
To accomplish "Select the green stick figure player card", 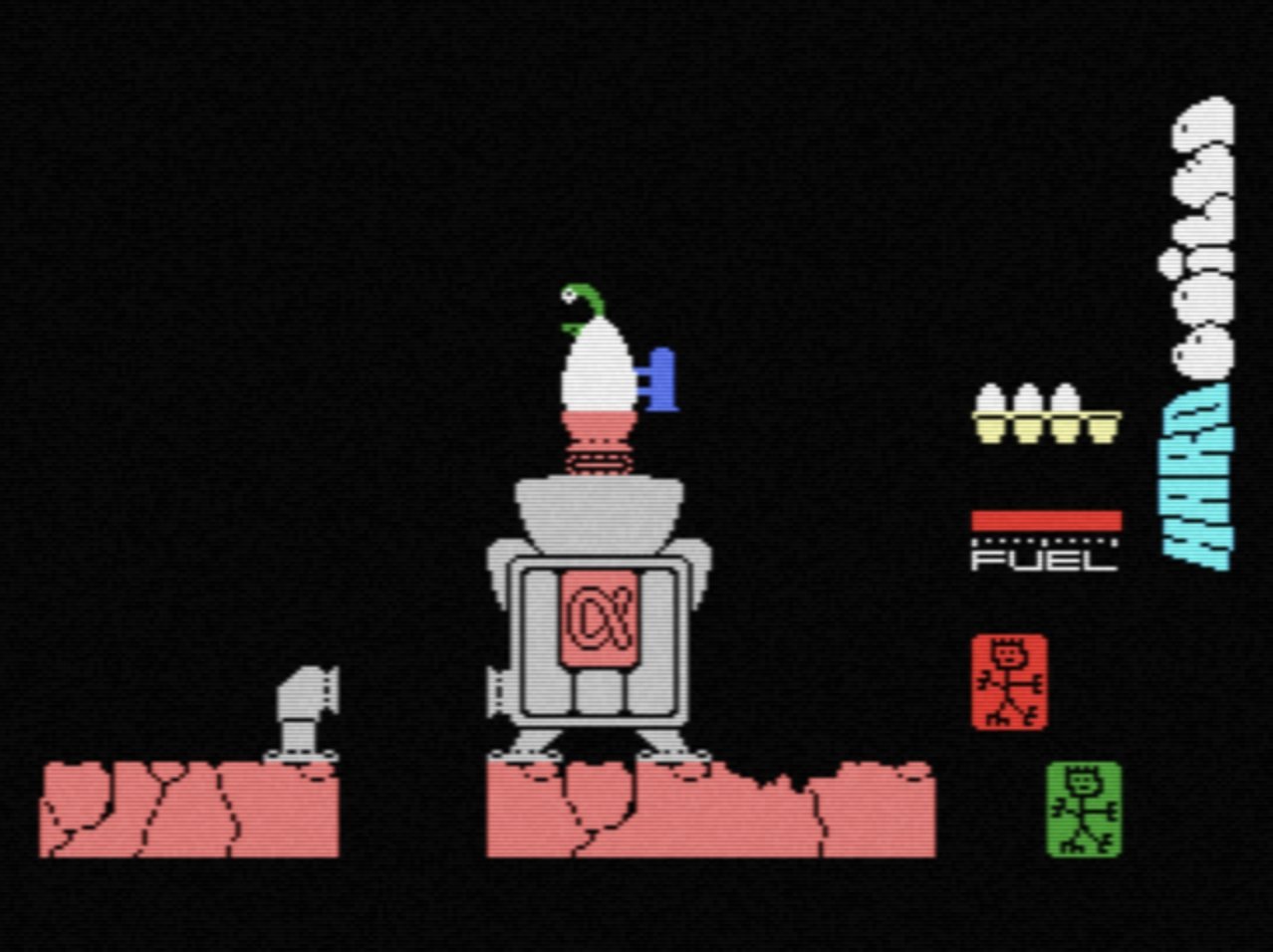I will coord(1084,809).
